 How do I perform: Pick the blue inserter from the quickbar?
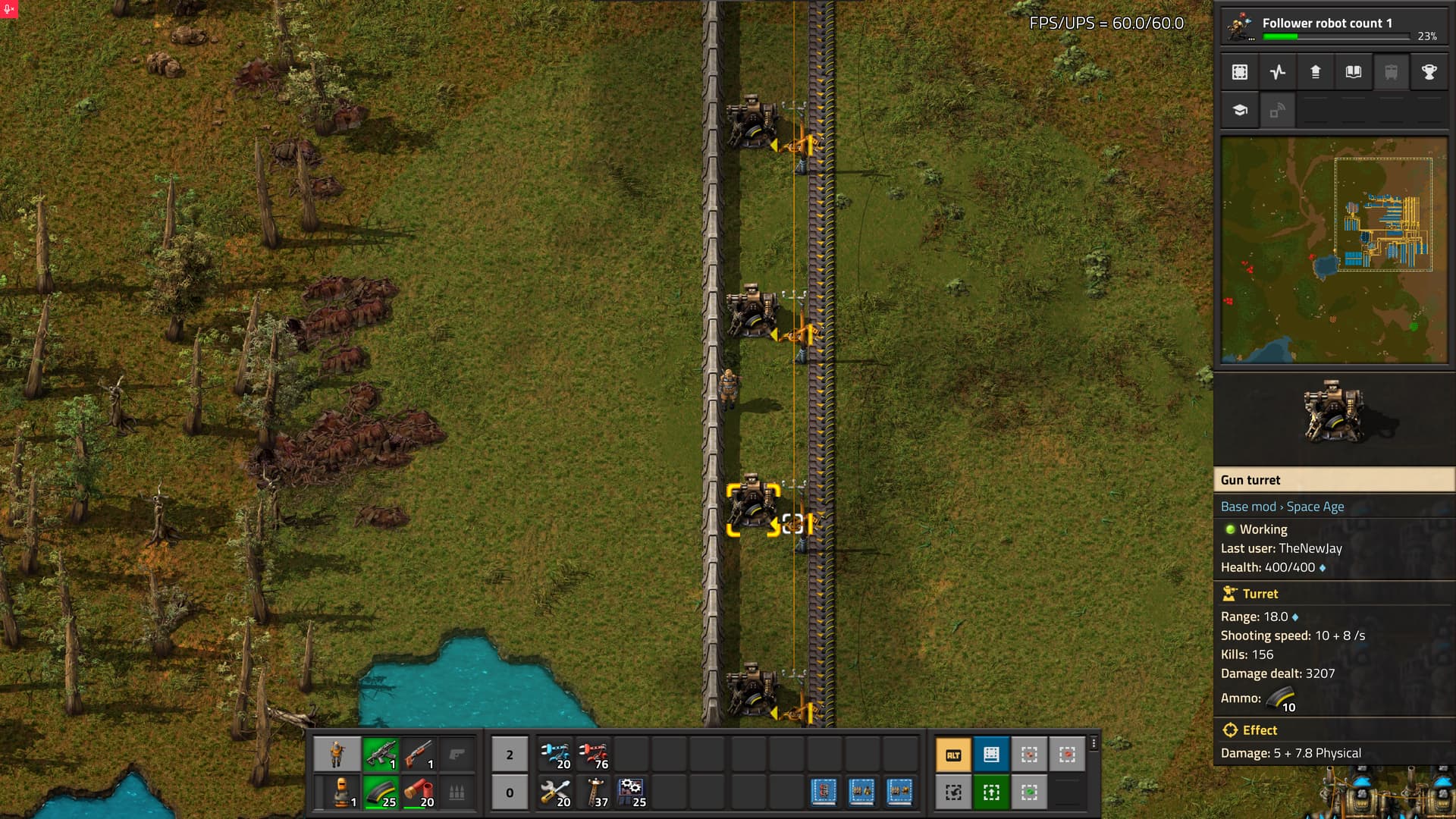[x=555, y=754]
